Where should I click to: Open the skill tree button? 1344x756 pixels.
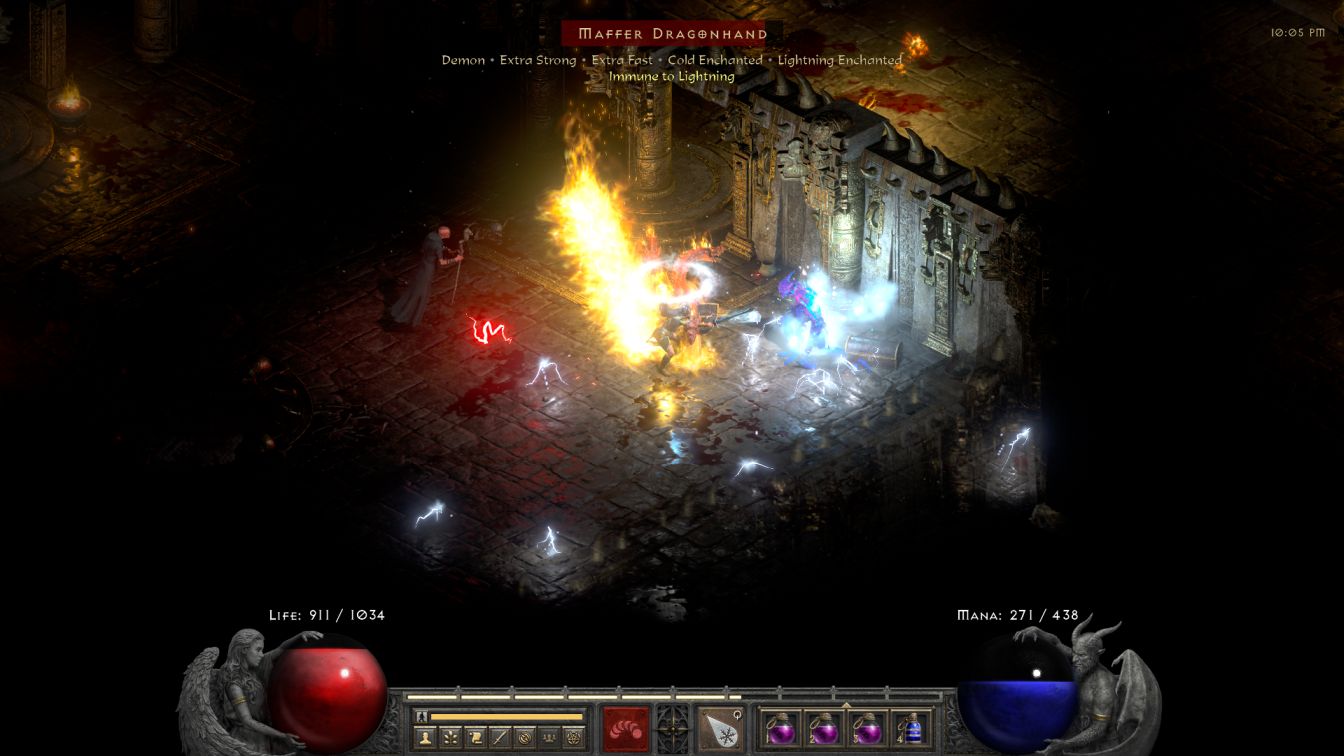(x=449, y=738)
